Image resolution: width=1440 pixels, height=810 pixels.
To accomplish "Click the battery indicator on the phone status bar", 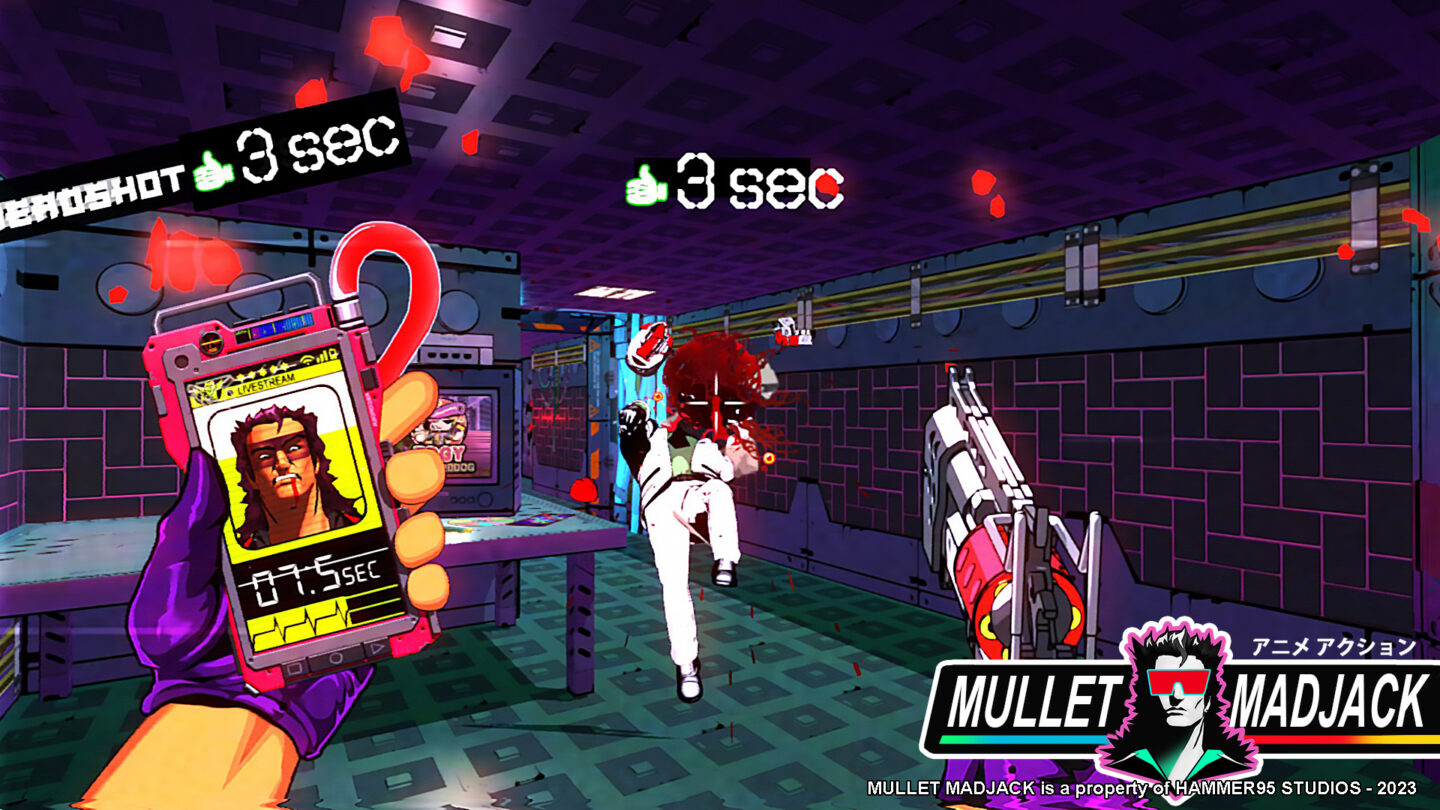I will tap(332, 353).
